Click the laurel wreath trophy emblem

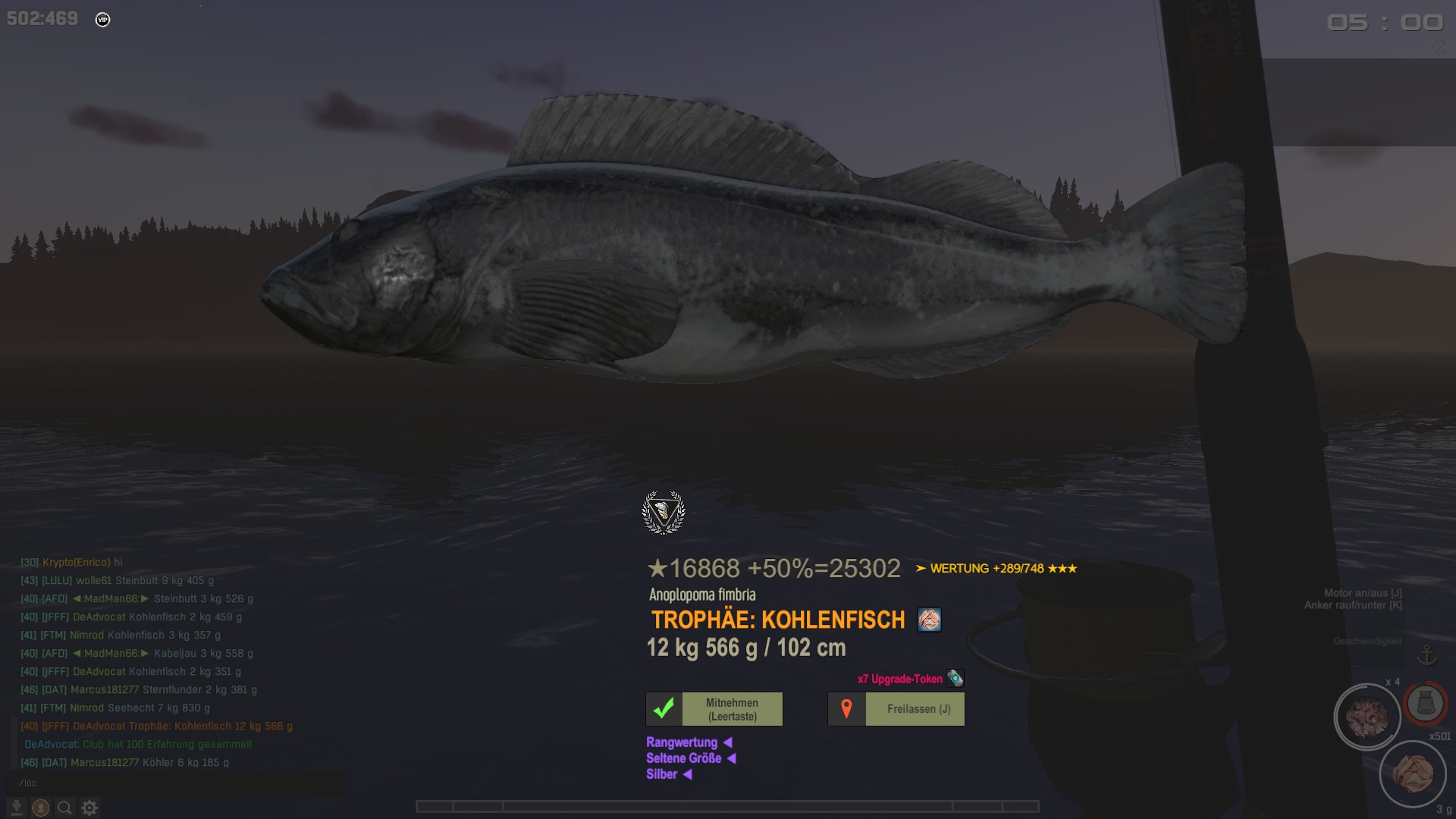(x=664, y=513)
